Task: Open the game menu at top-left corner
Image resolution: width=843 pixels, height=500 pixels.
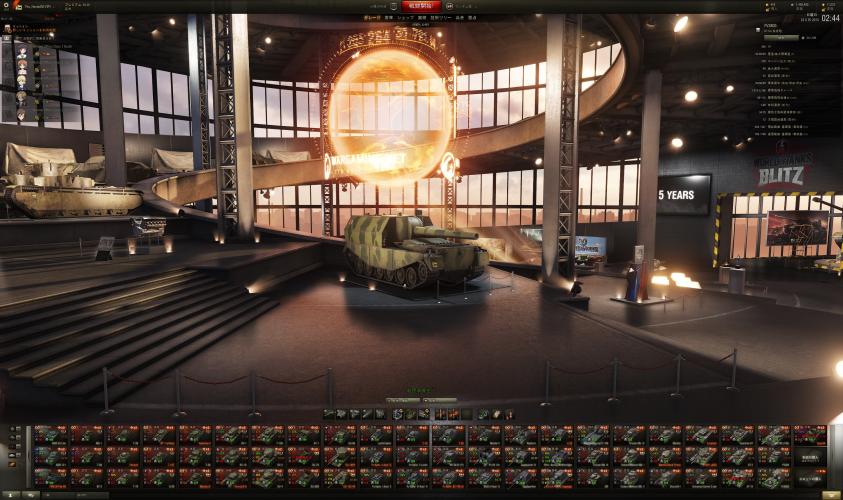Action: click(6, 5)
